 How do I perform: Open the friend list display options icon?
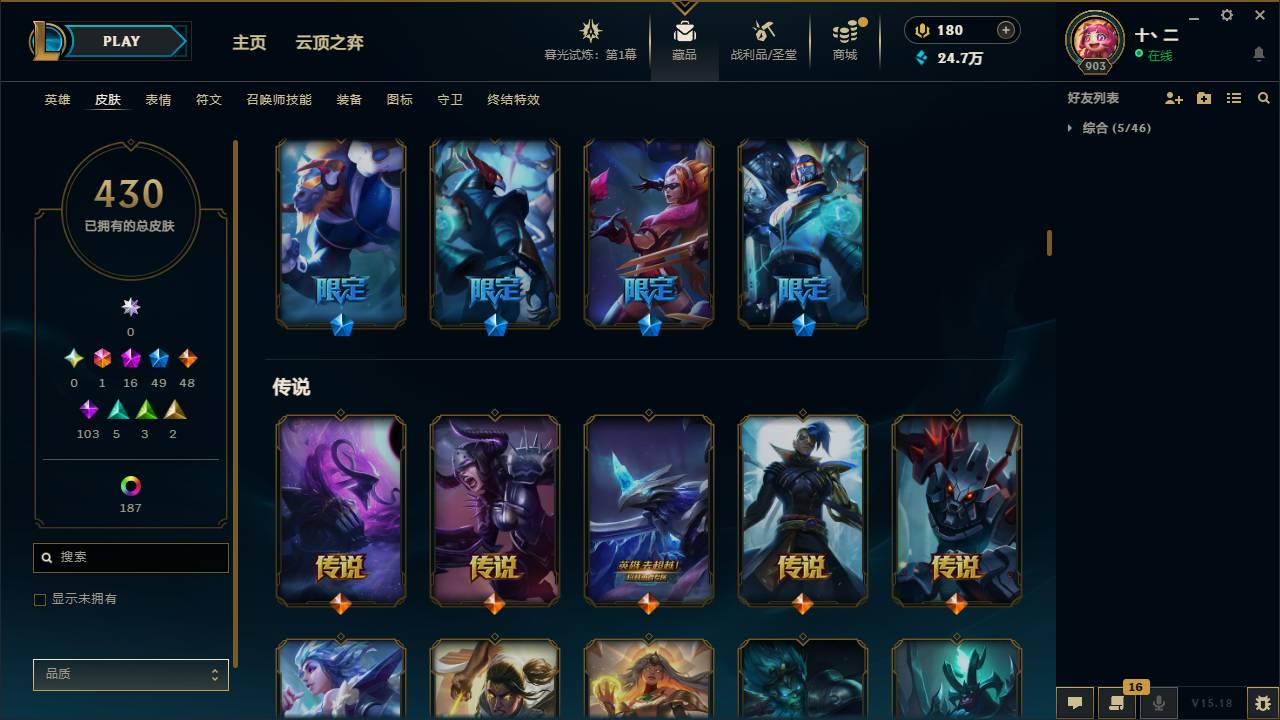coord(1233,98)
